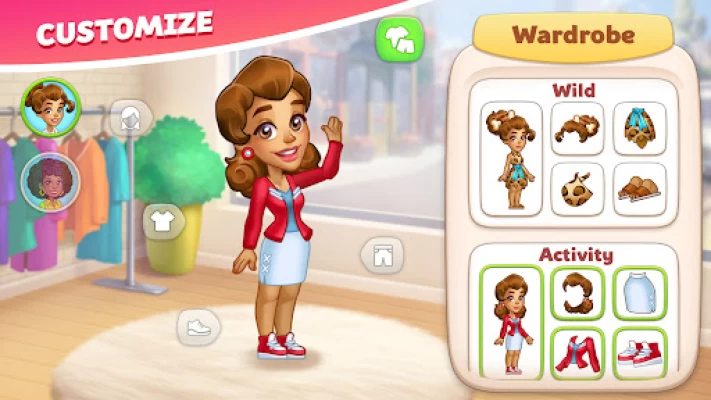Pick the Activity set curly hairstyle
The width and height of the screenshot is (711, 400).
click(577, 292)
